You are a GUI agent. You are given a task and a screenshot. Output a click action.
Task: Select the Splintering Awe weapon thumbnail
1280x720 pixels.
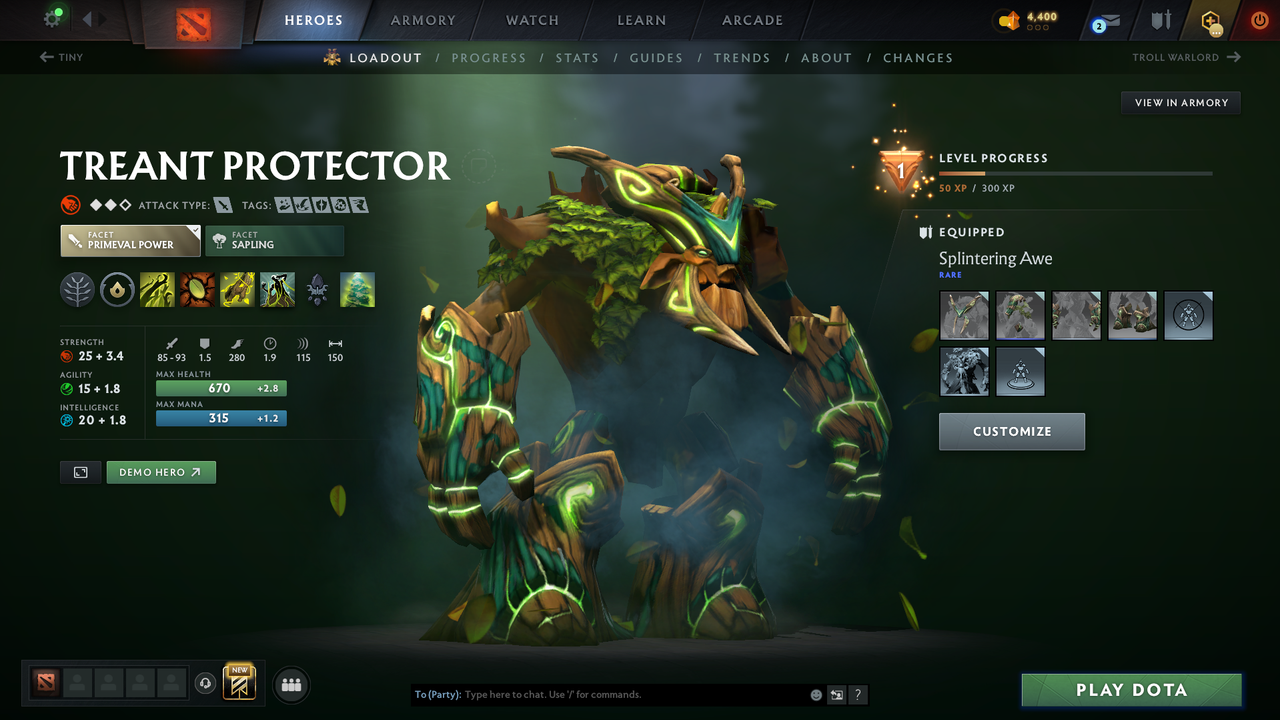963,315
